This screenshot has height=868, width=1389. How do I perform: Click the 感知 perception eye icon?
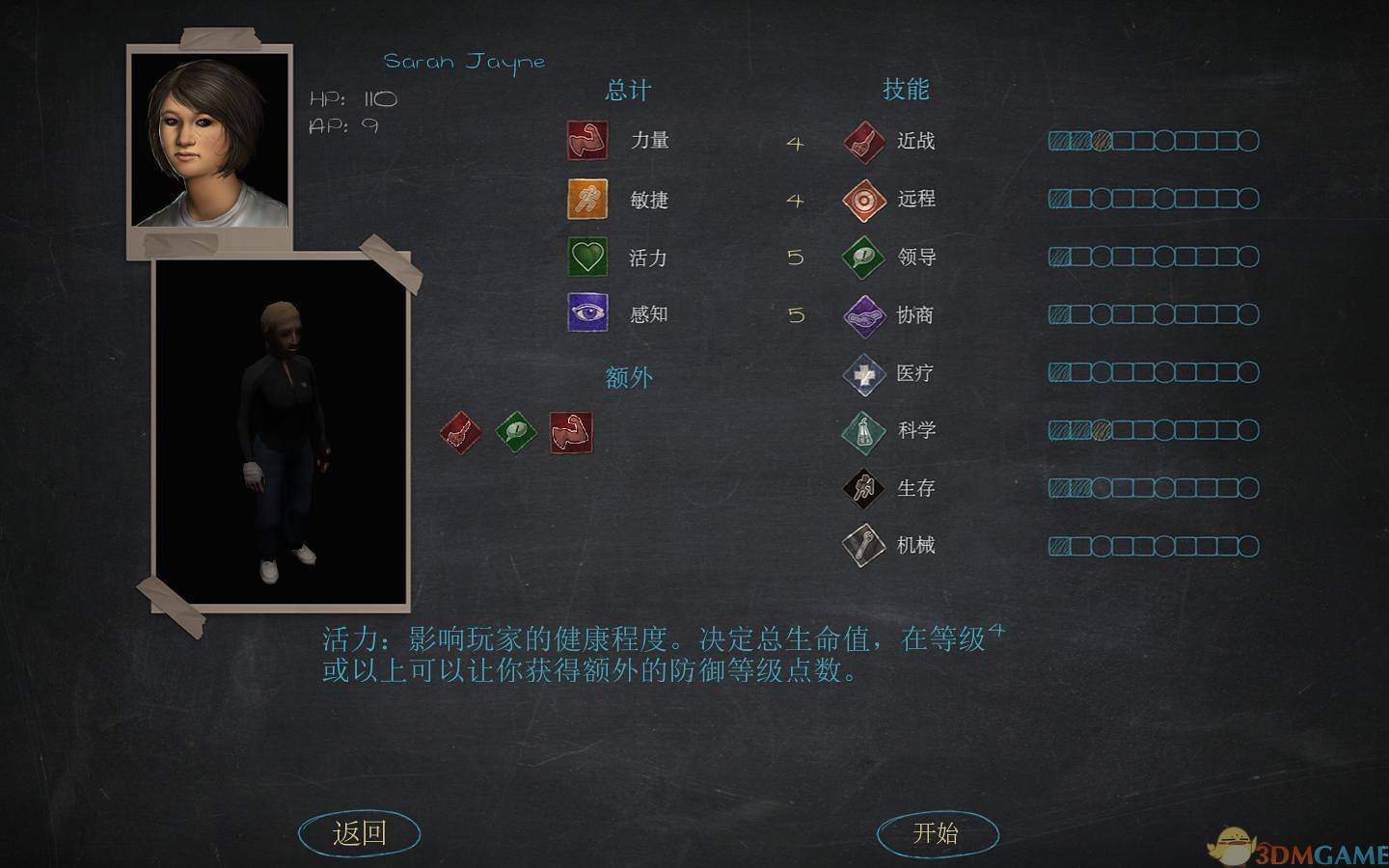[587, 313]
